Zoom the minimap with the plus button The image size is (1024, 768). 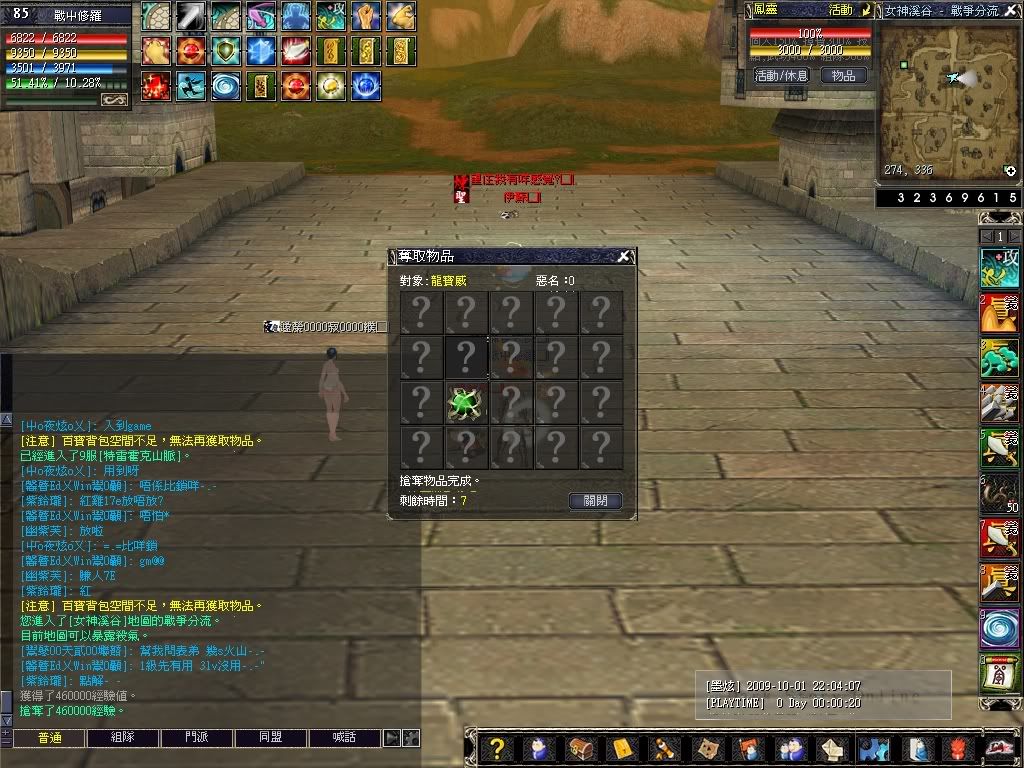click(x=1010, y=171)
